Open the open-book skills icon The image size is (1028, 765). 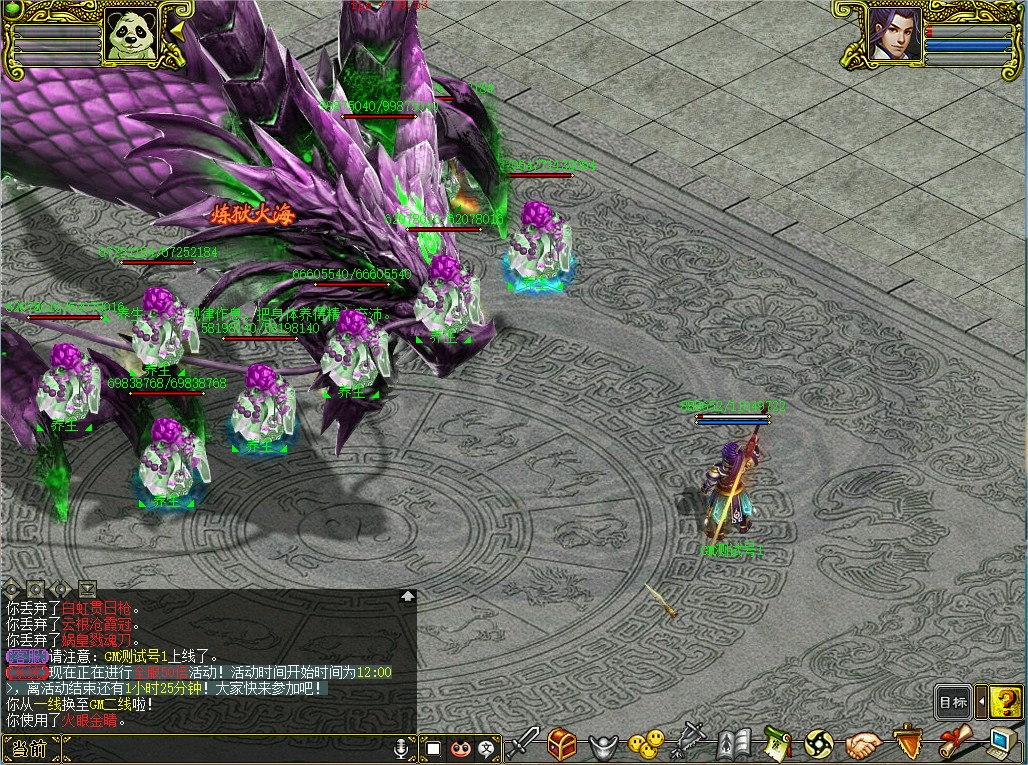point(735,744)
